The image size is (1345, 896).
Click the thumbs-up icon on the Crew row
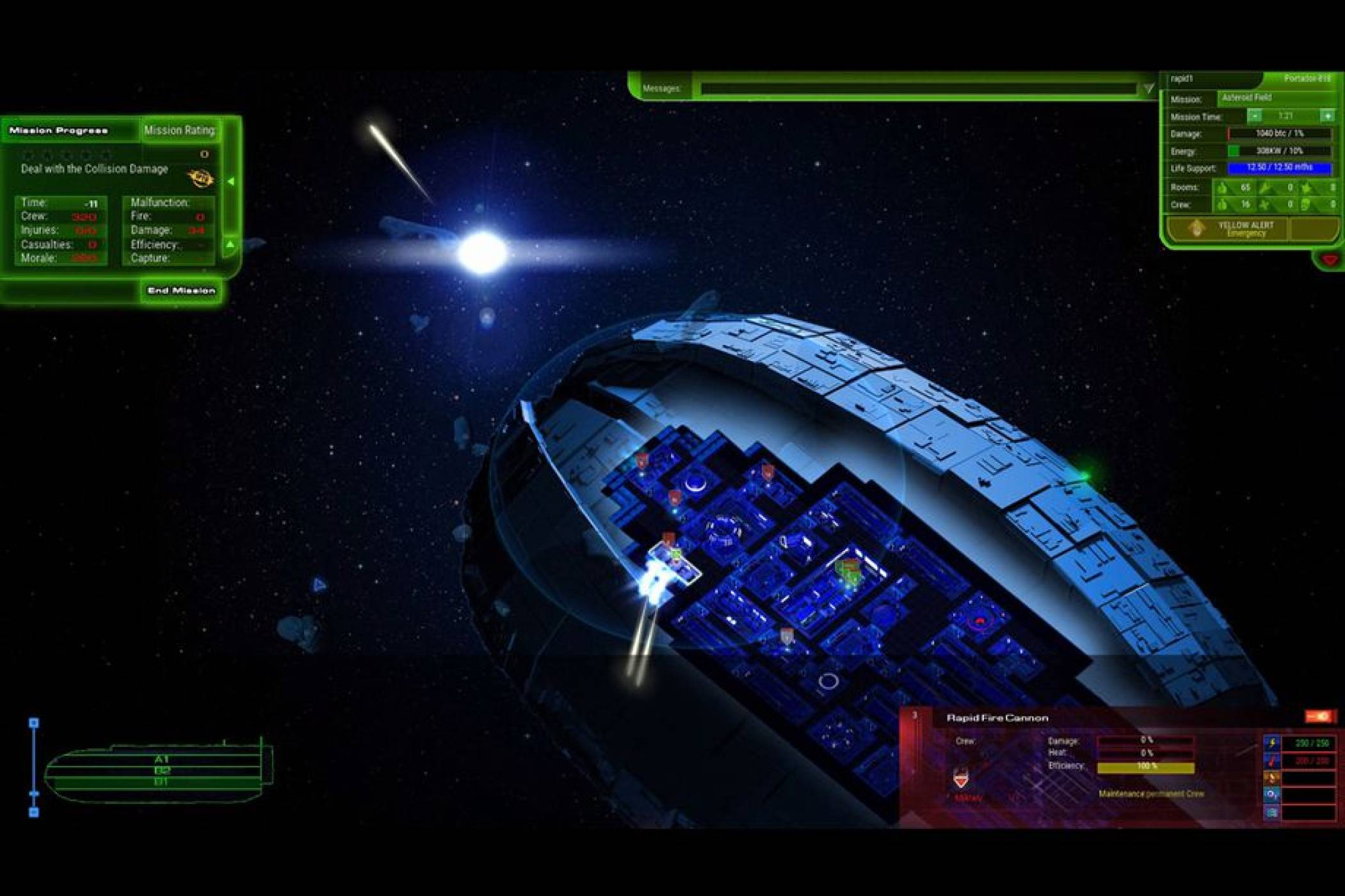point(1223,205)
